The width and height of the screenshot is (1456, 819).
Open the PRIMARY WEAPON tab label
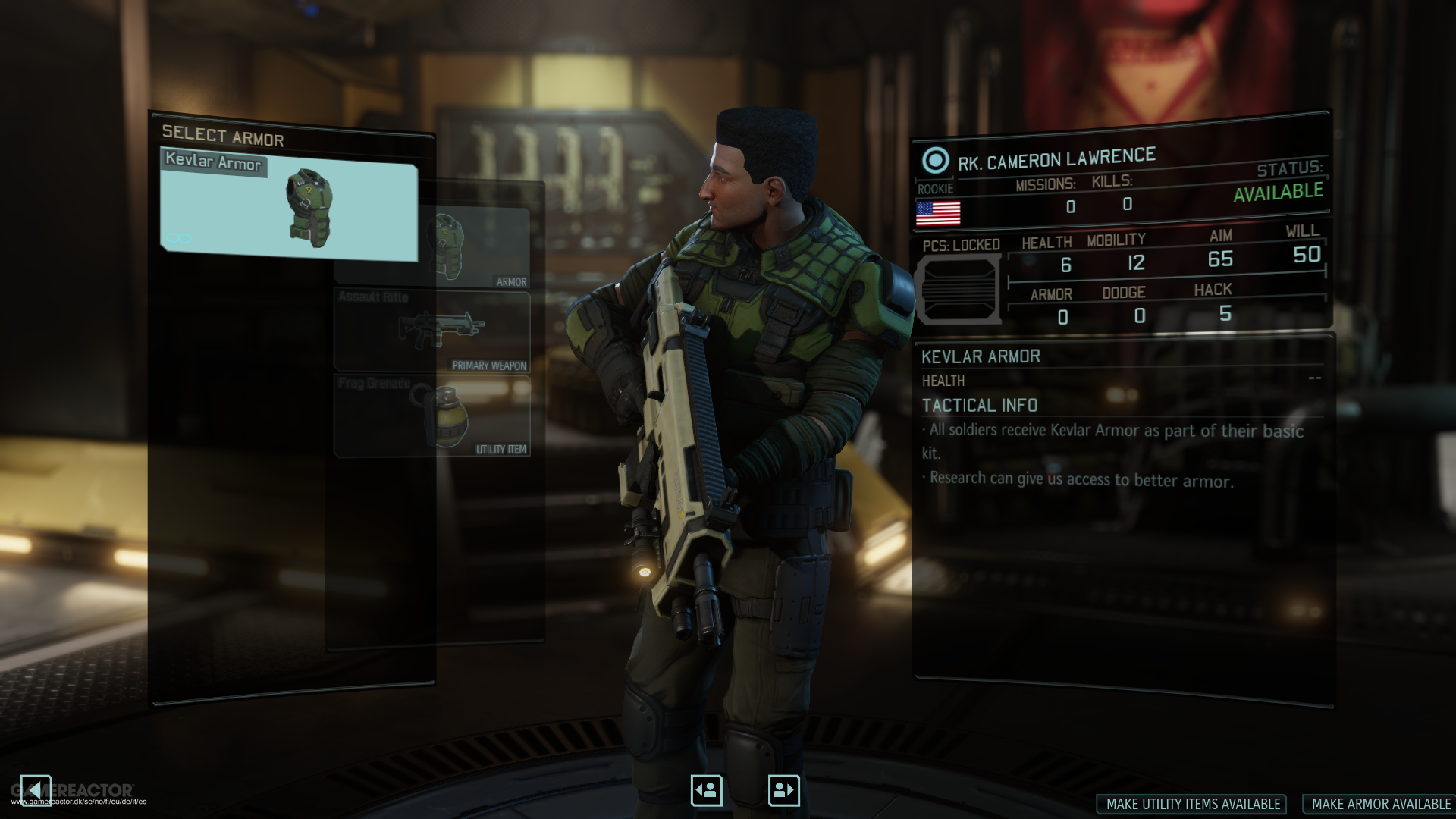pyautogui.click(x=489, y=365)
